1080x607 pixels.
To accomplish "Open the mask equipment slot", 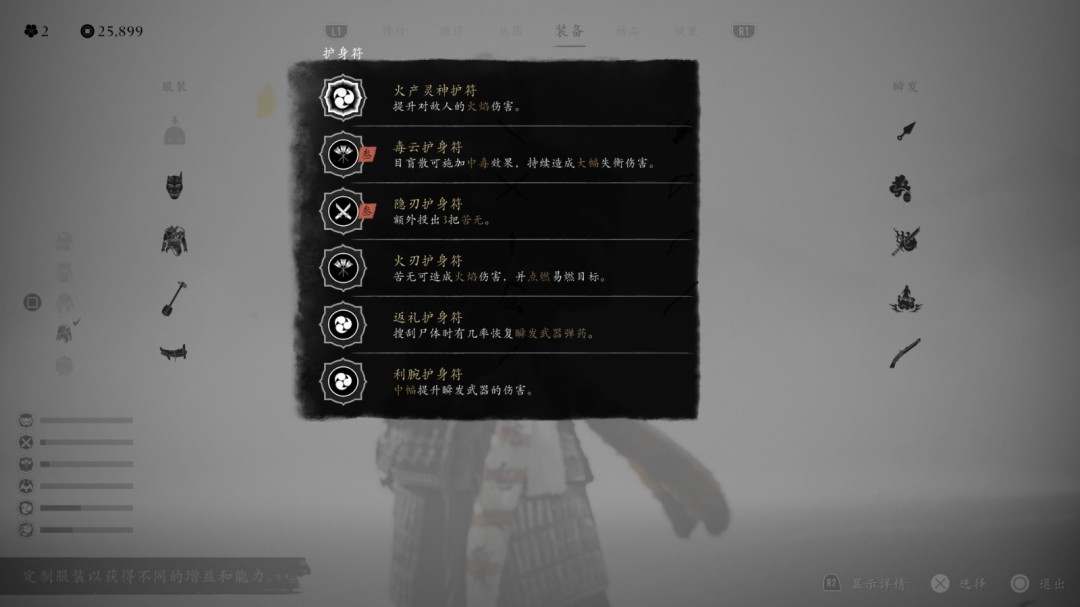I will [x=175, y=186].
